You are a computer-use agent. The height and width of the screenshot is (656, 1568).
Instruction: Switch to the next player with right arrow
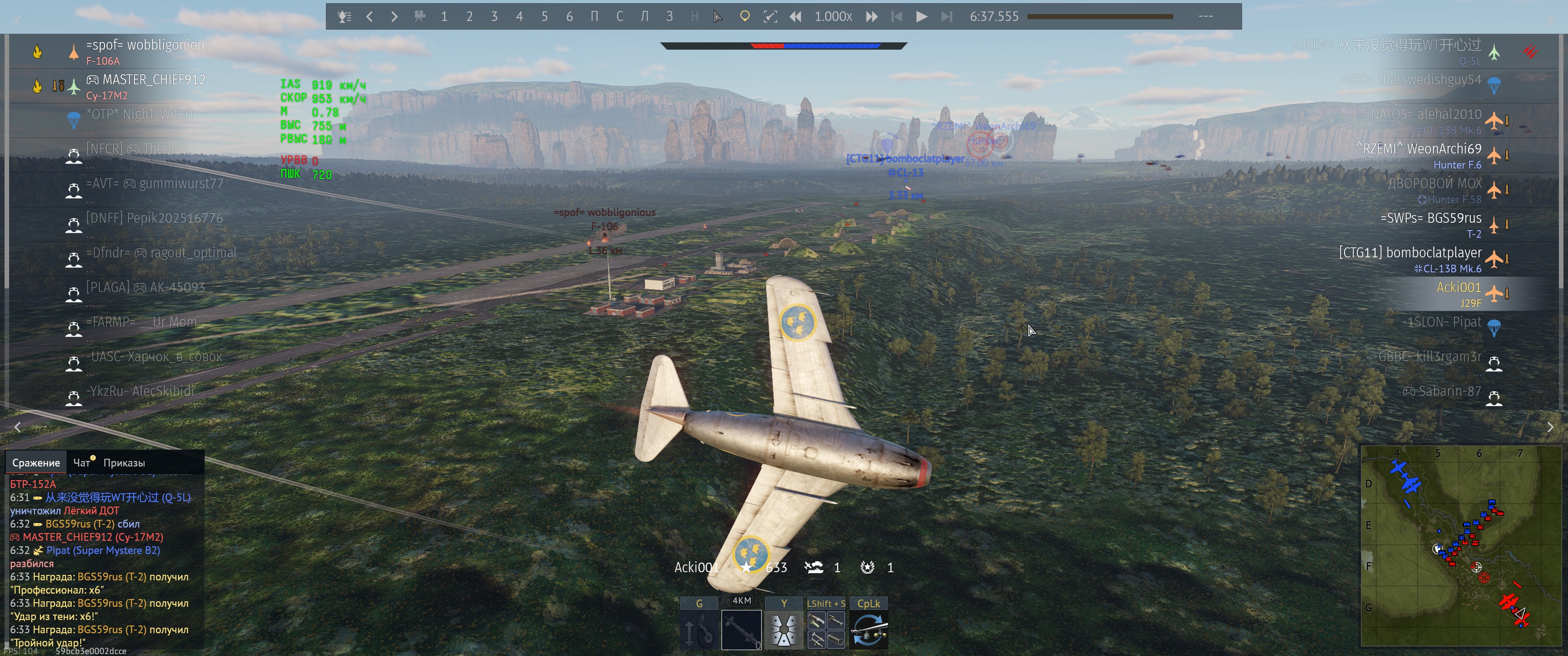(394, 16)
